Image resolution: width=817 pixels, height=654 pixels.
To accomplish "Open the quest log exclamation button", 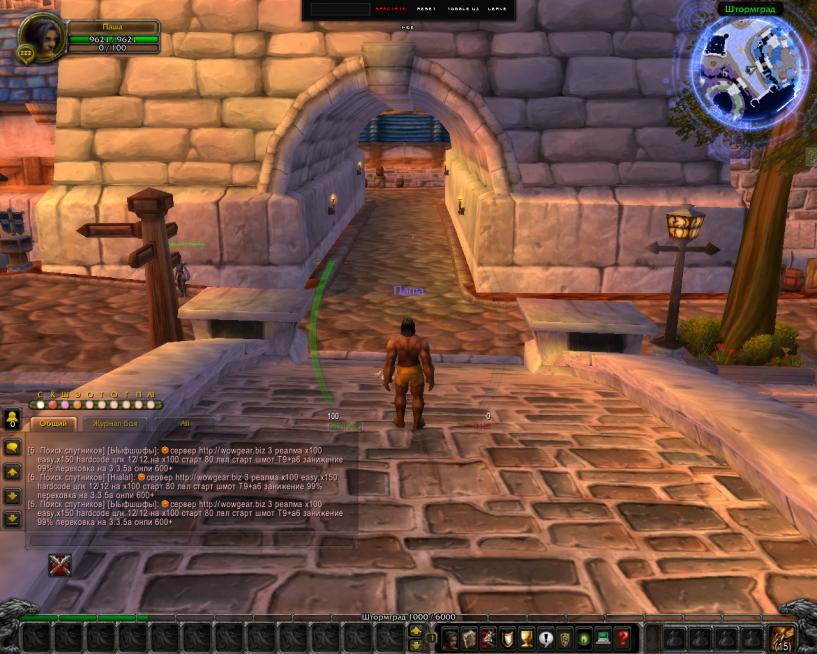I will [x=546, y=637].
